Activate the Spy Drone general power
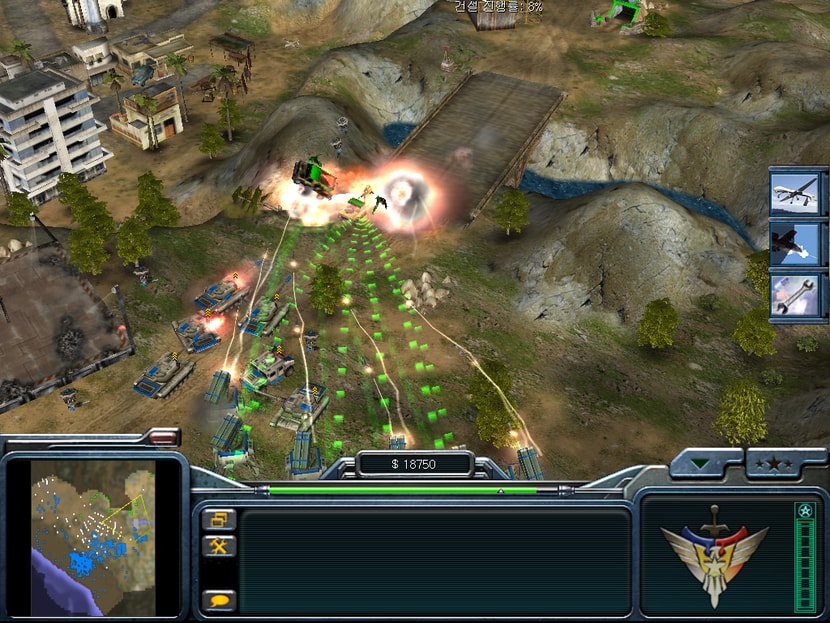830x623 pixels. pyautogui.click(x=796, y=194)
